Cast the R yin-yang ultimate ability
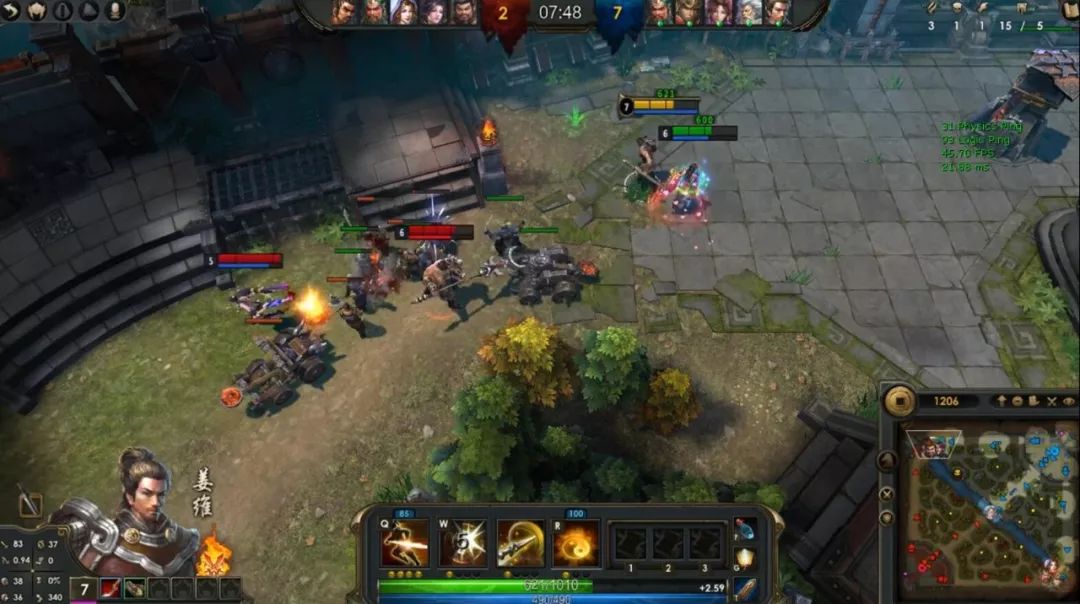The image size is (1080, 604). click(577, 544)
